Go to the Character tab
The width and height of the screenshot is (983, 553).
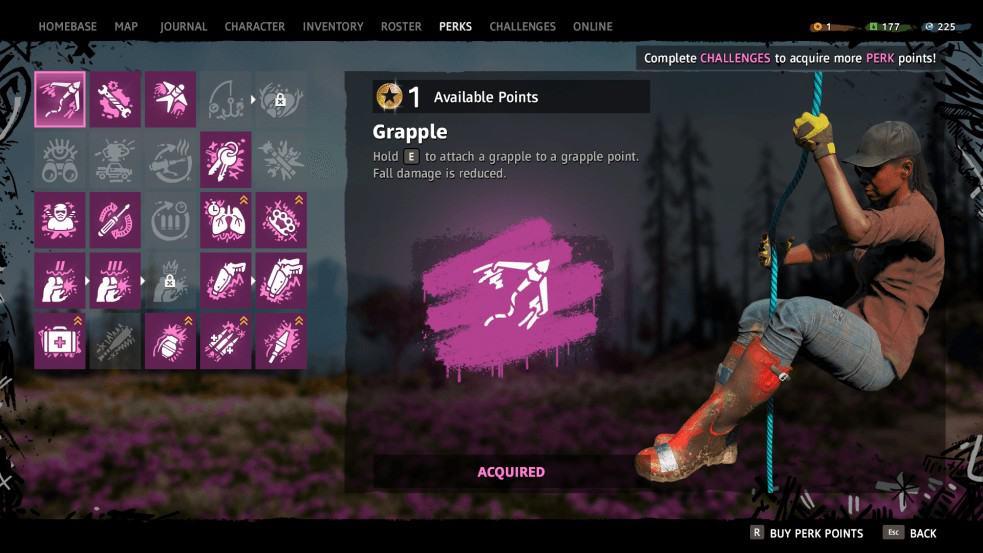[254, 26]
